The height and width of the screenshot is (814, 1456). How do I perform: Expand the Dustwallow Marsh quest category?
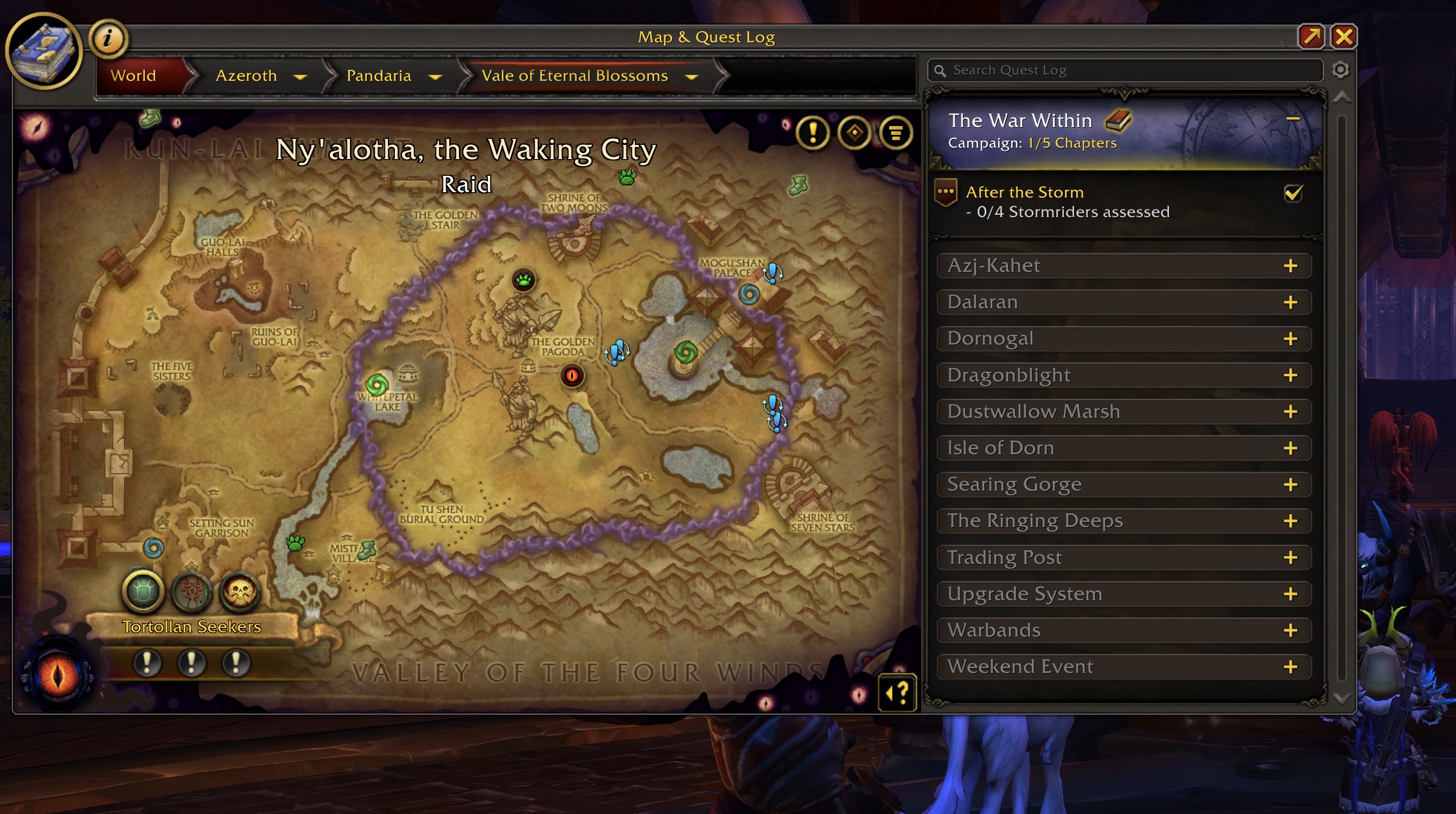point(1291,411)
